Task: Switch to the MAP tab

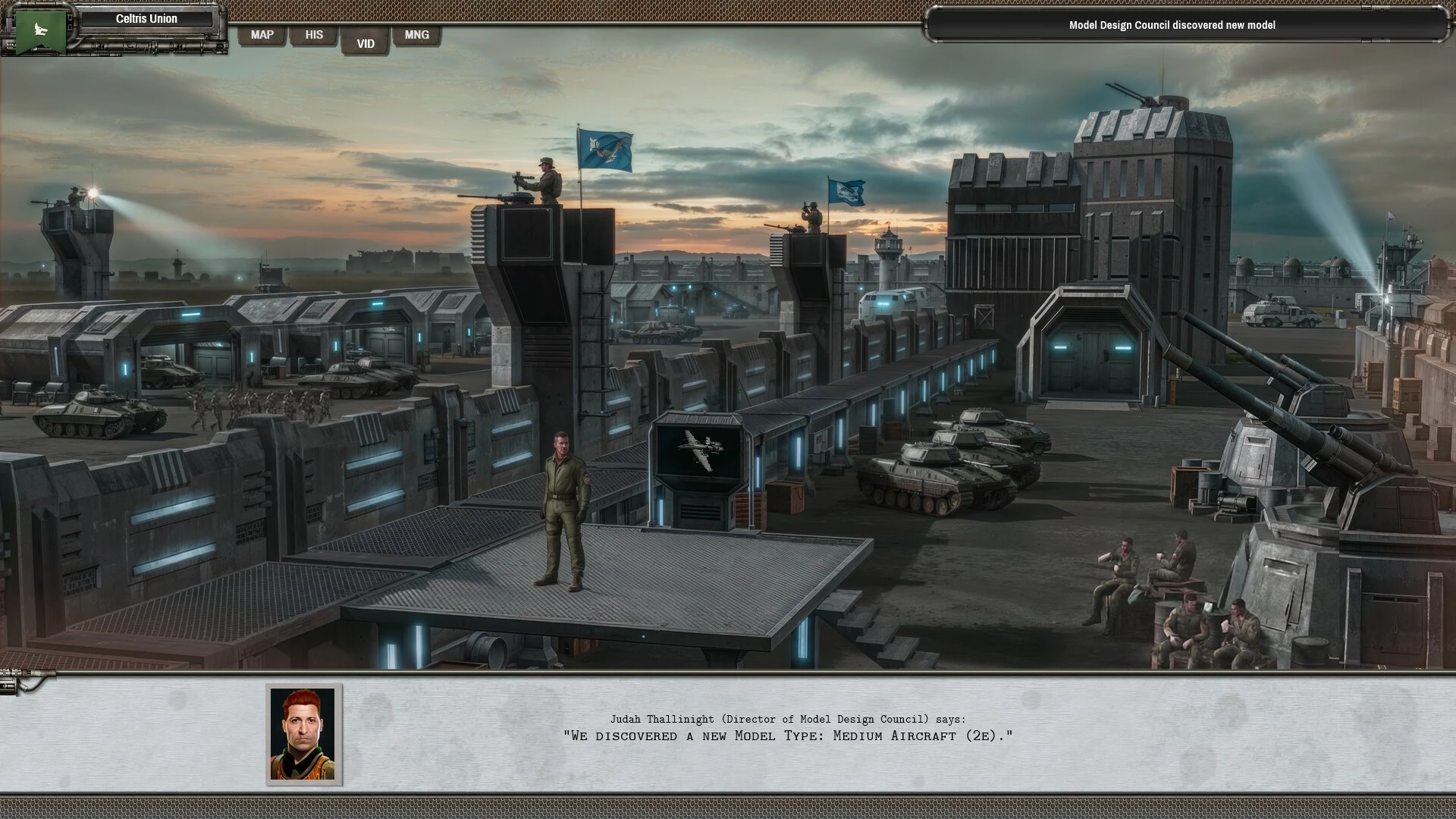Action: click(x=262, y=35)
